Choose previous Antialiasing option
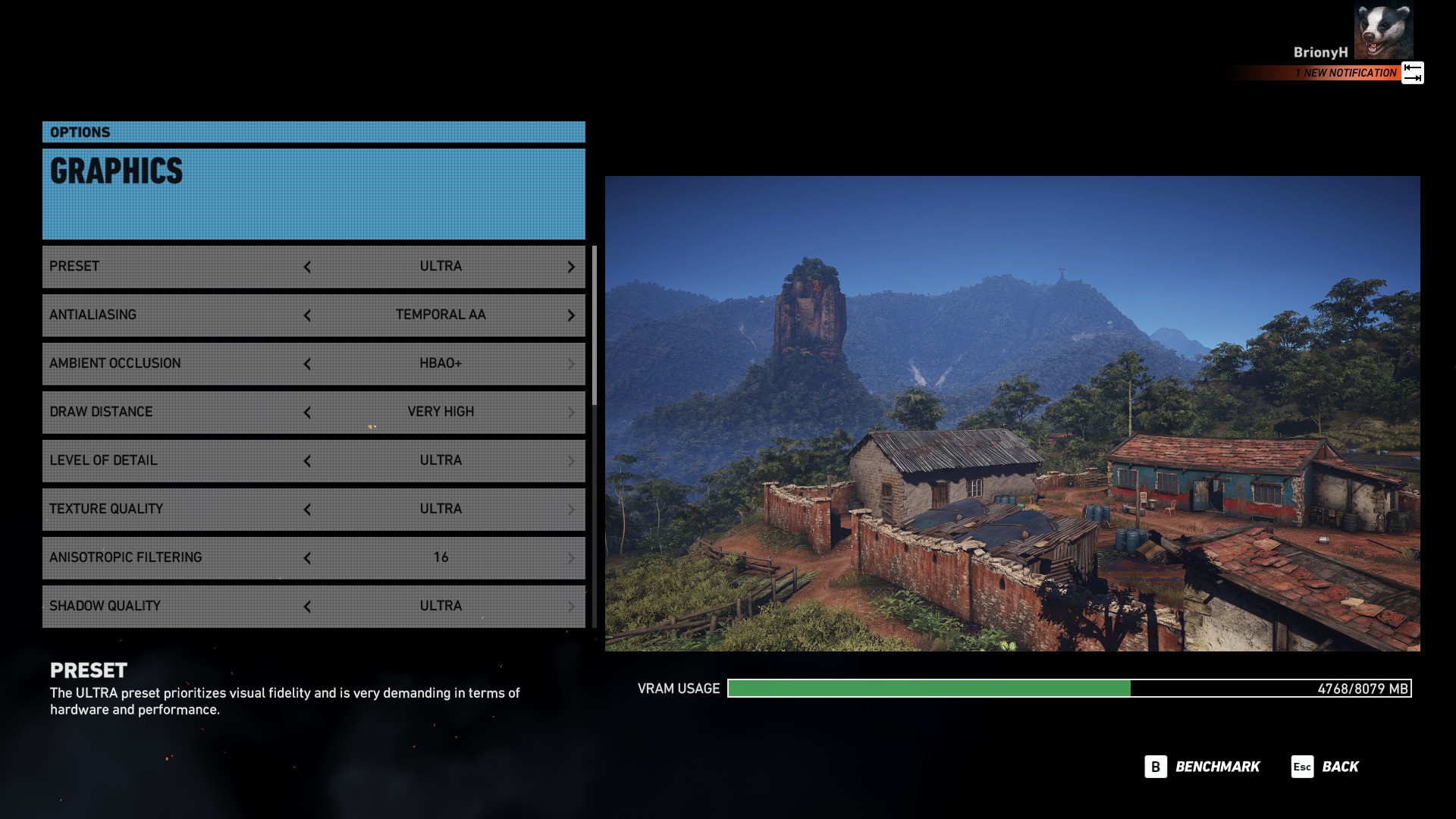 (307, 315)
